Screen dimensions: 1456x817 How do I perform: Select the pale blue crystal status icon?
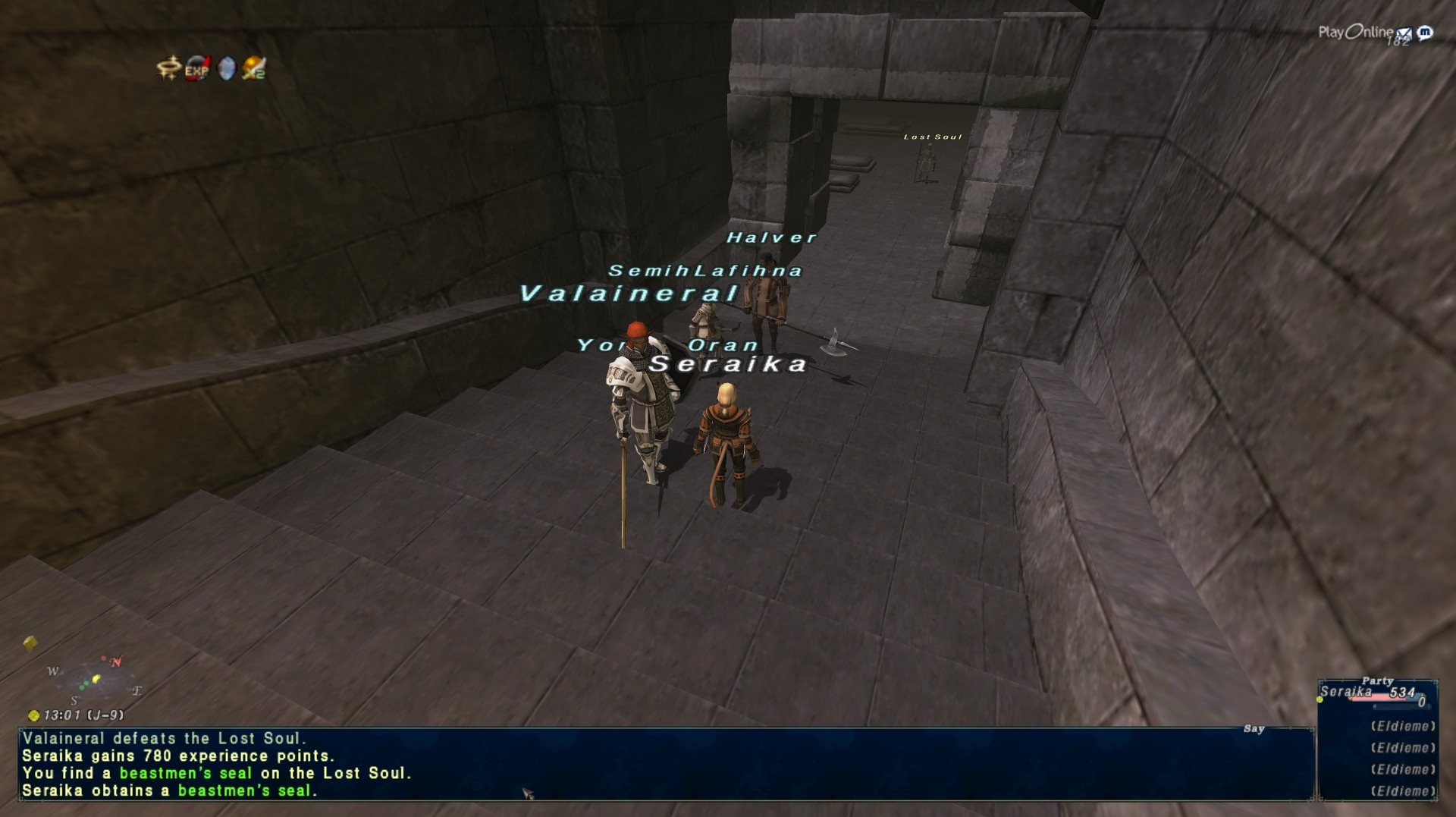[x=226, y=69]
